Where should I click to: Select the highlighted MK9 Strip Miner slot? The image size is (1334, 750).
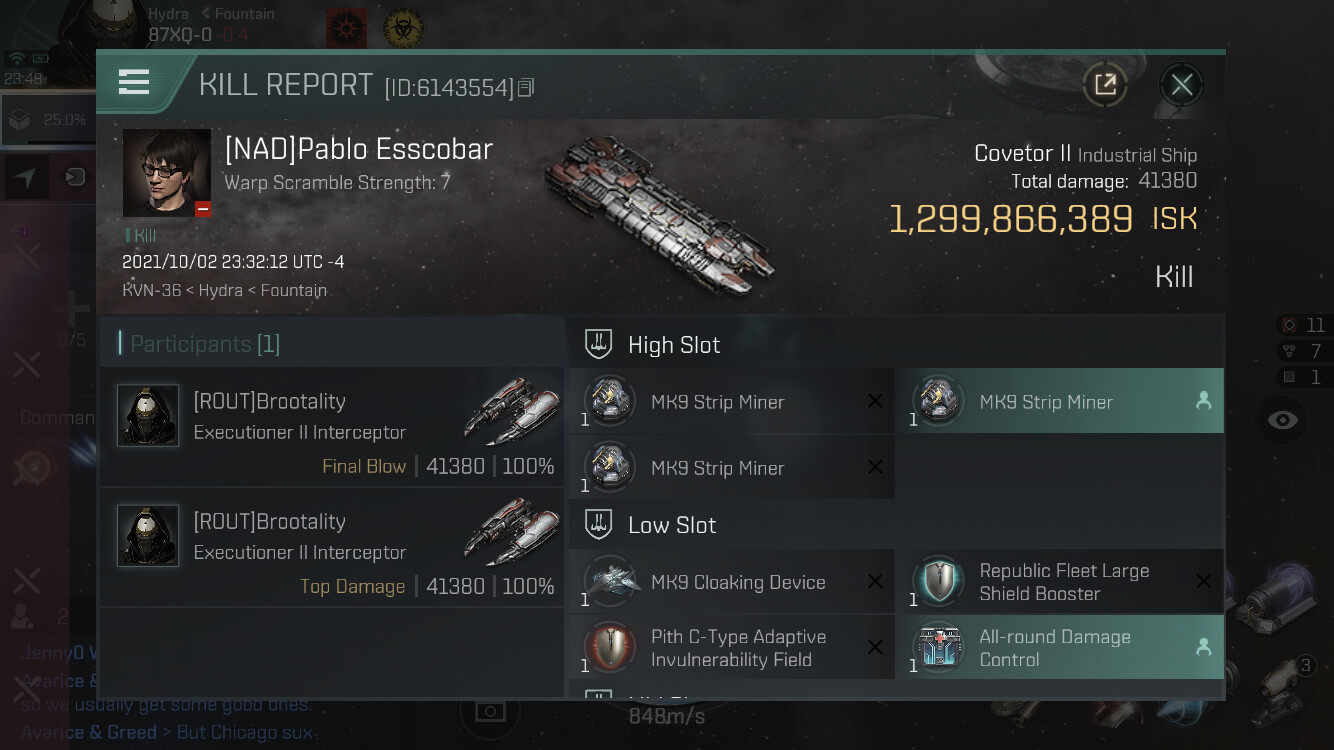(x=1059, y=401)
